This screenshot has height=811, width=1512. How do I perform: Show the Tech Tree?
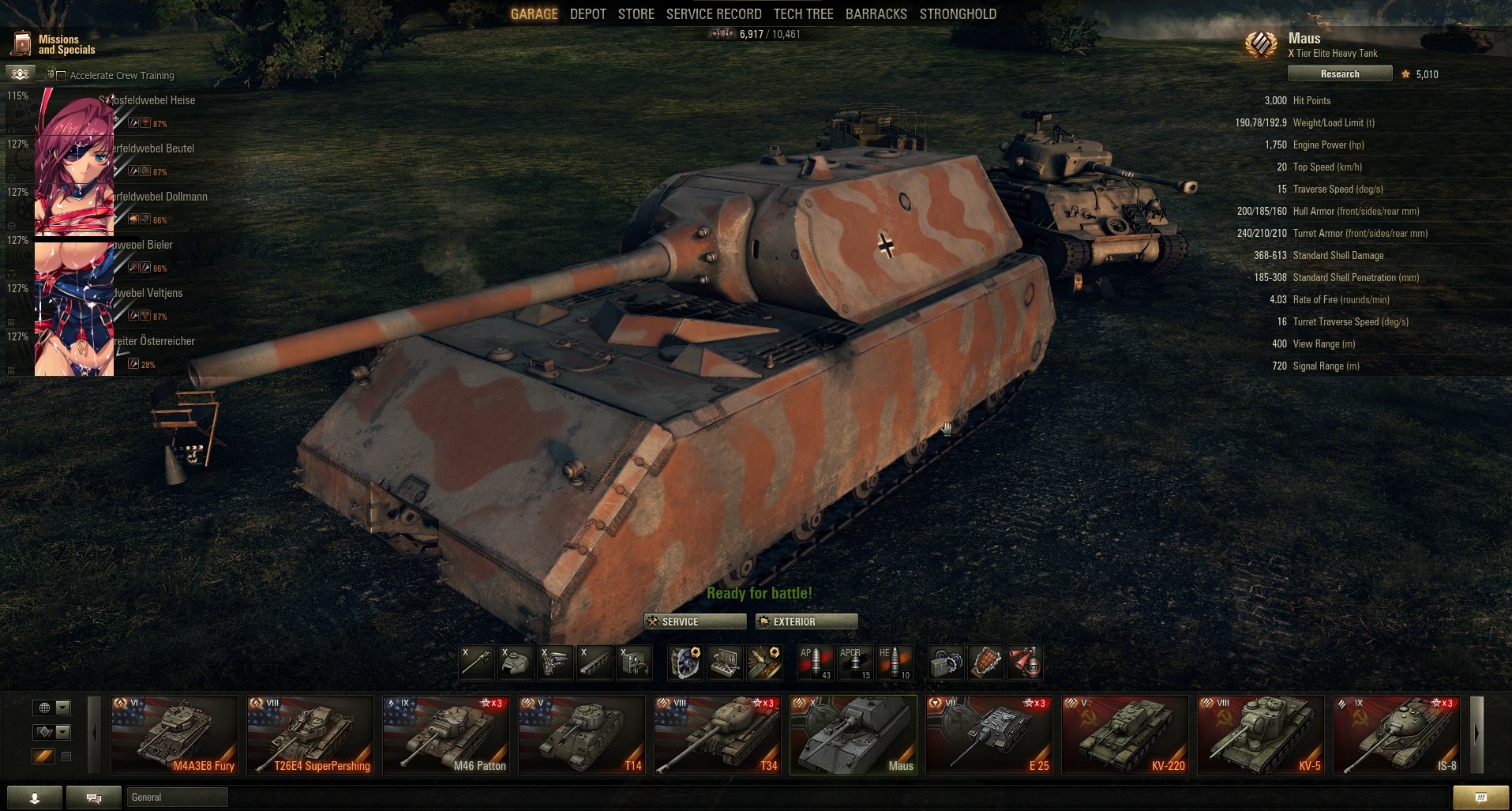803,14
